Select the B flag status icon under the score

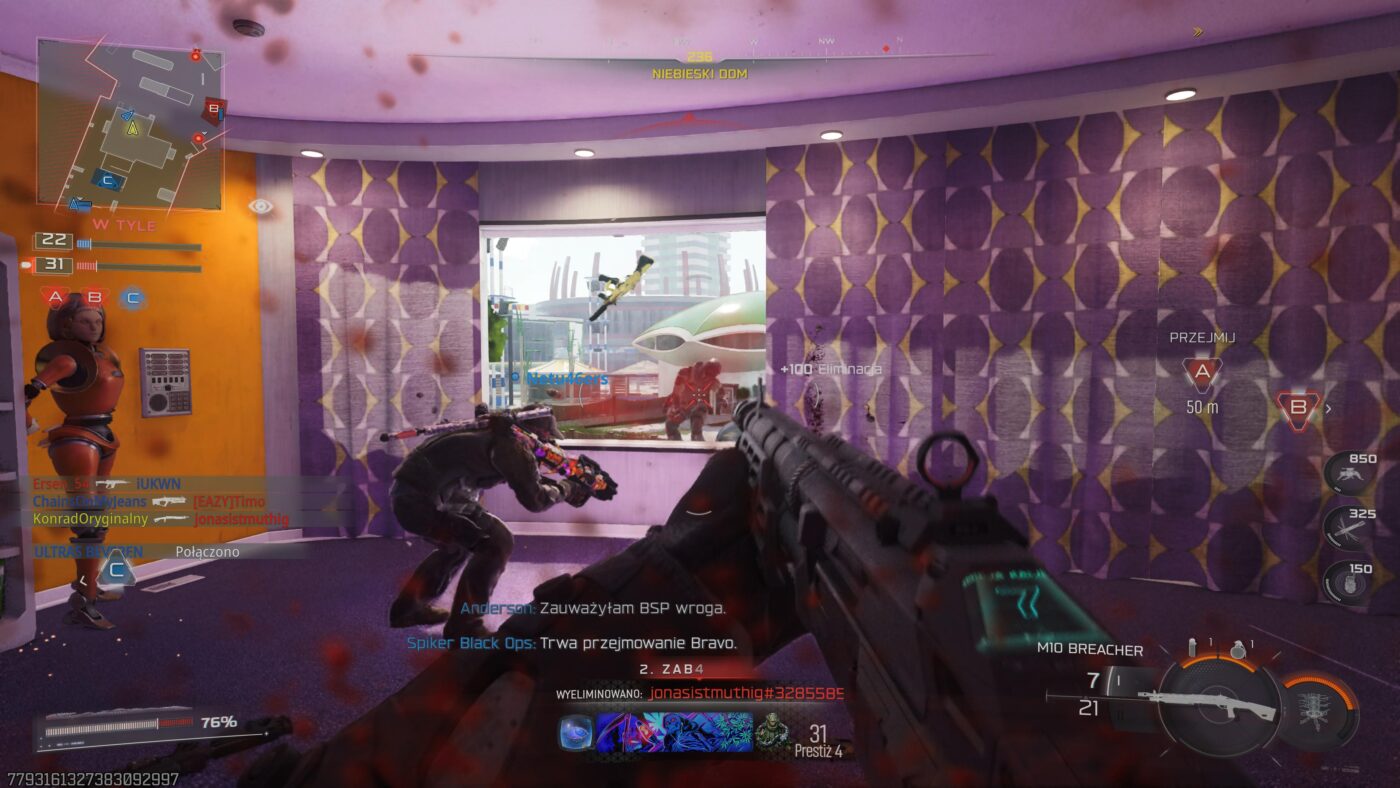(94, 296)
